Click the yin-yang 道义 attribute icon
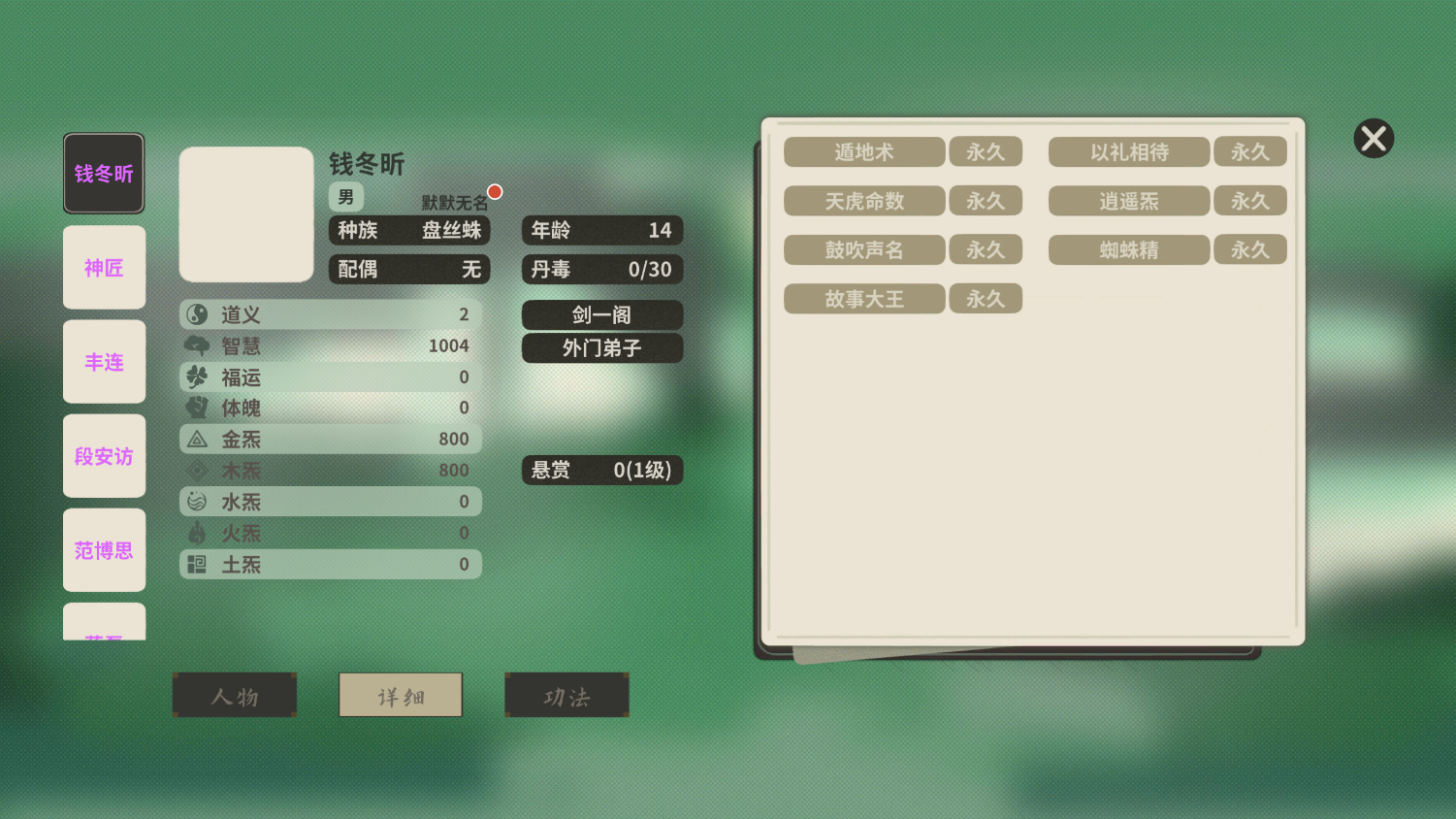Image resolution: width=1456 pixels, height=819 pixels. click(197, 314)
